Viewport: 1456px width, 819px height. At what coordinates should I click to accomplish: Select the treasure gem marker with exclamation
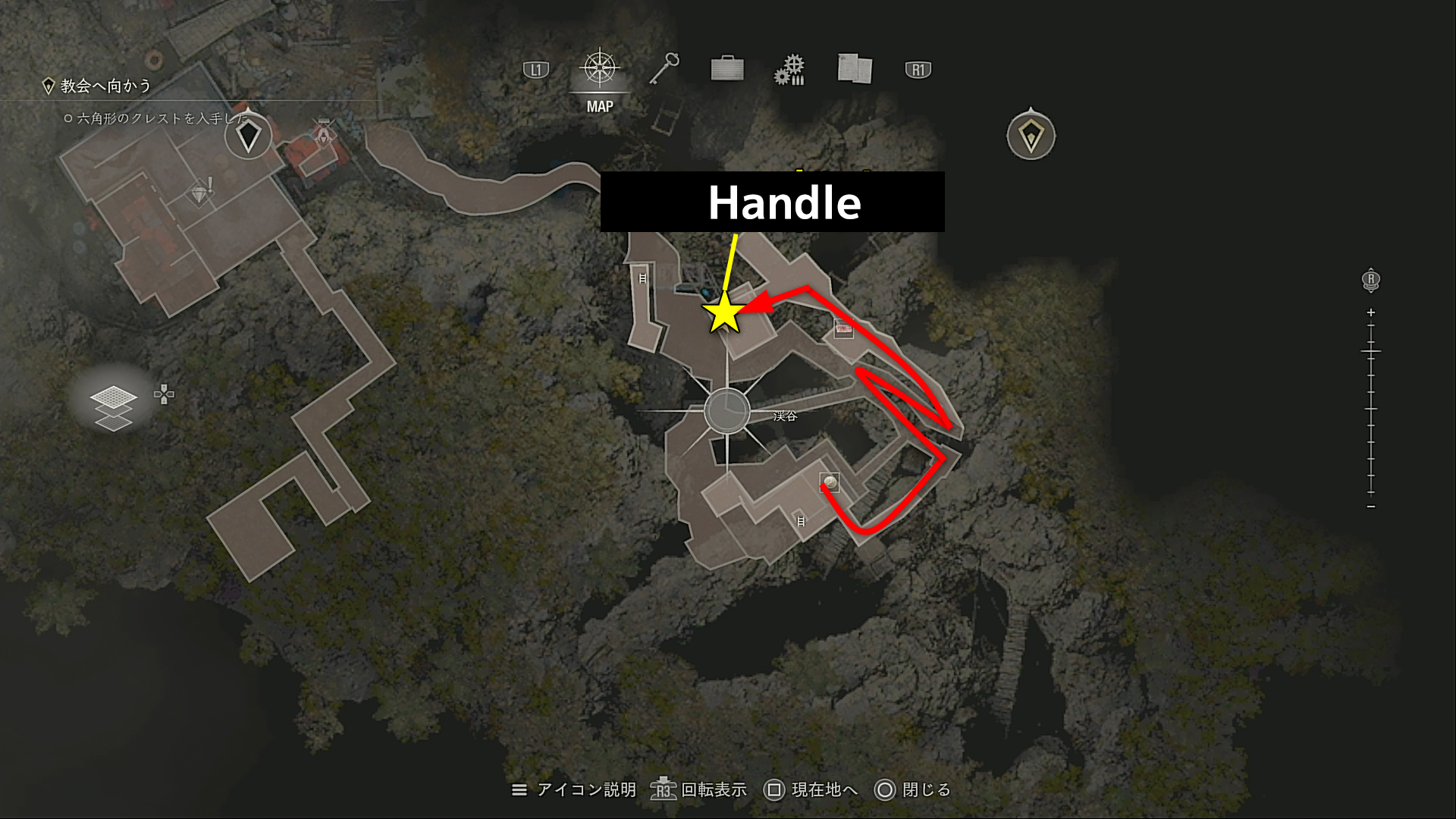[x=200, y=193]
